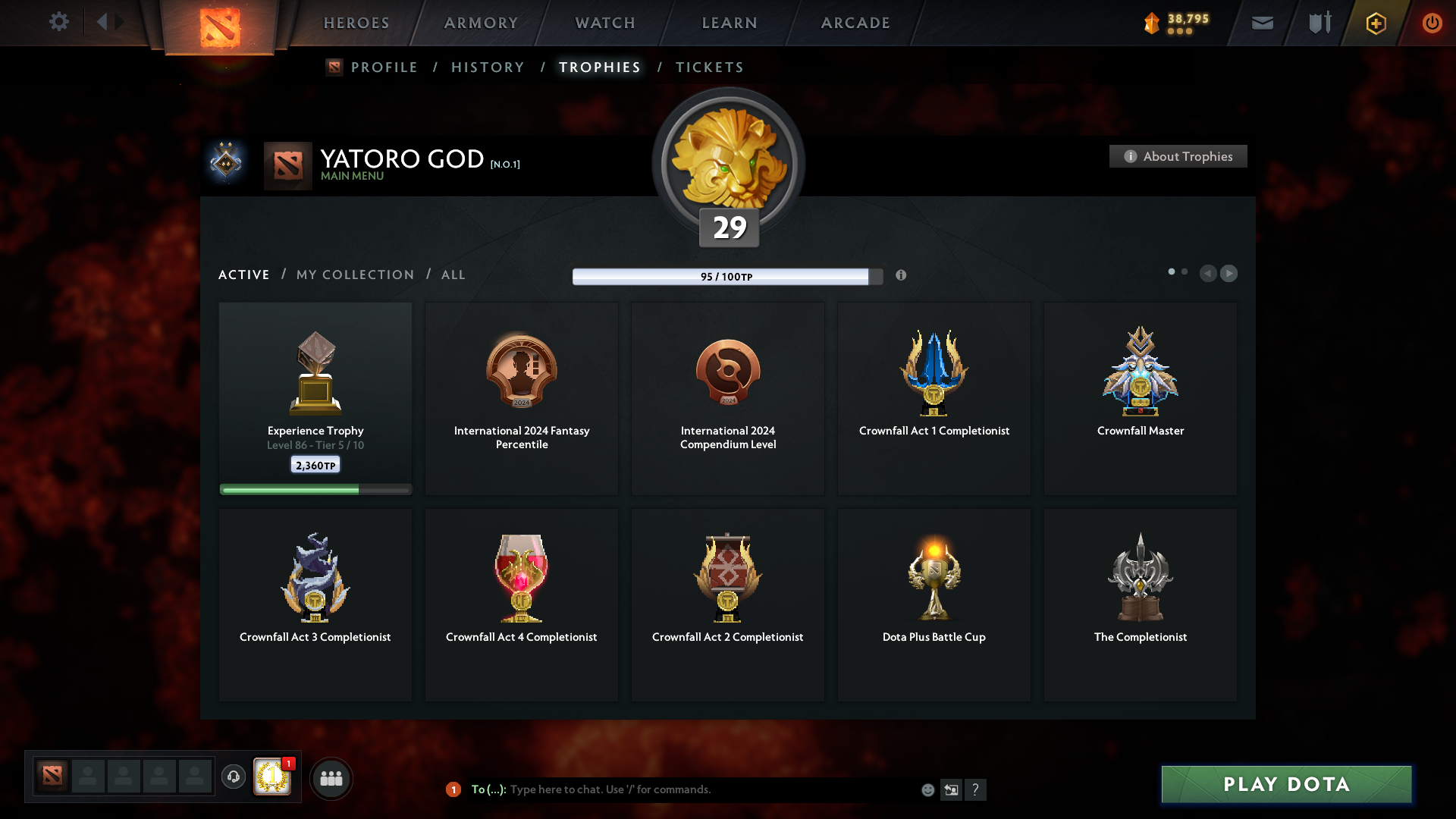1456x819 pixels.
Task: Select the My Collection filter
Action: click(x=355, y=275)
